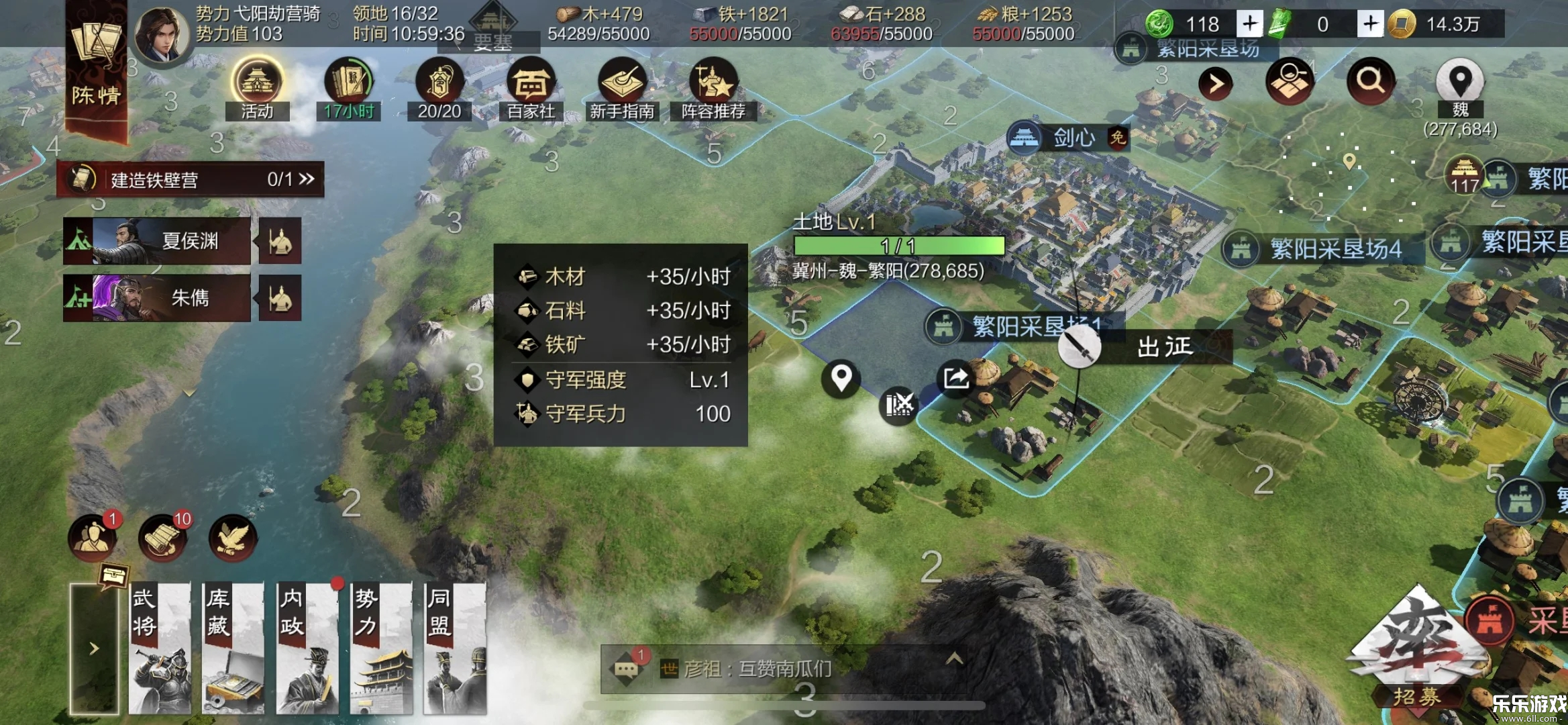Viewport: 1568px width, 725px height.
Task: Tap the plus button next to jade currency
Action: pyautogui.click(x=1249, y=24)
